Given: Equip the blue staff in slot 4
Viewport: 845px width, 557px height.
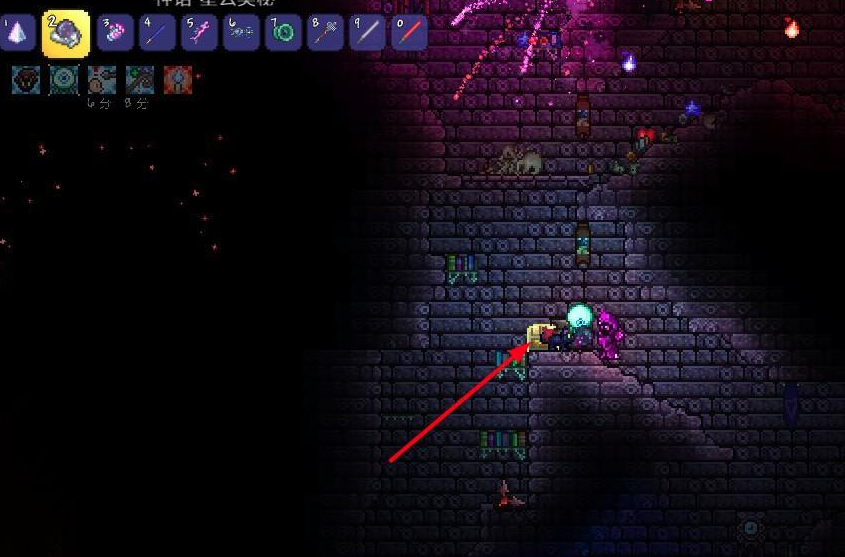Looking at the screenshot, I should pyautogui.click(x=157, y=33).
